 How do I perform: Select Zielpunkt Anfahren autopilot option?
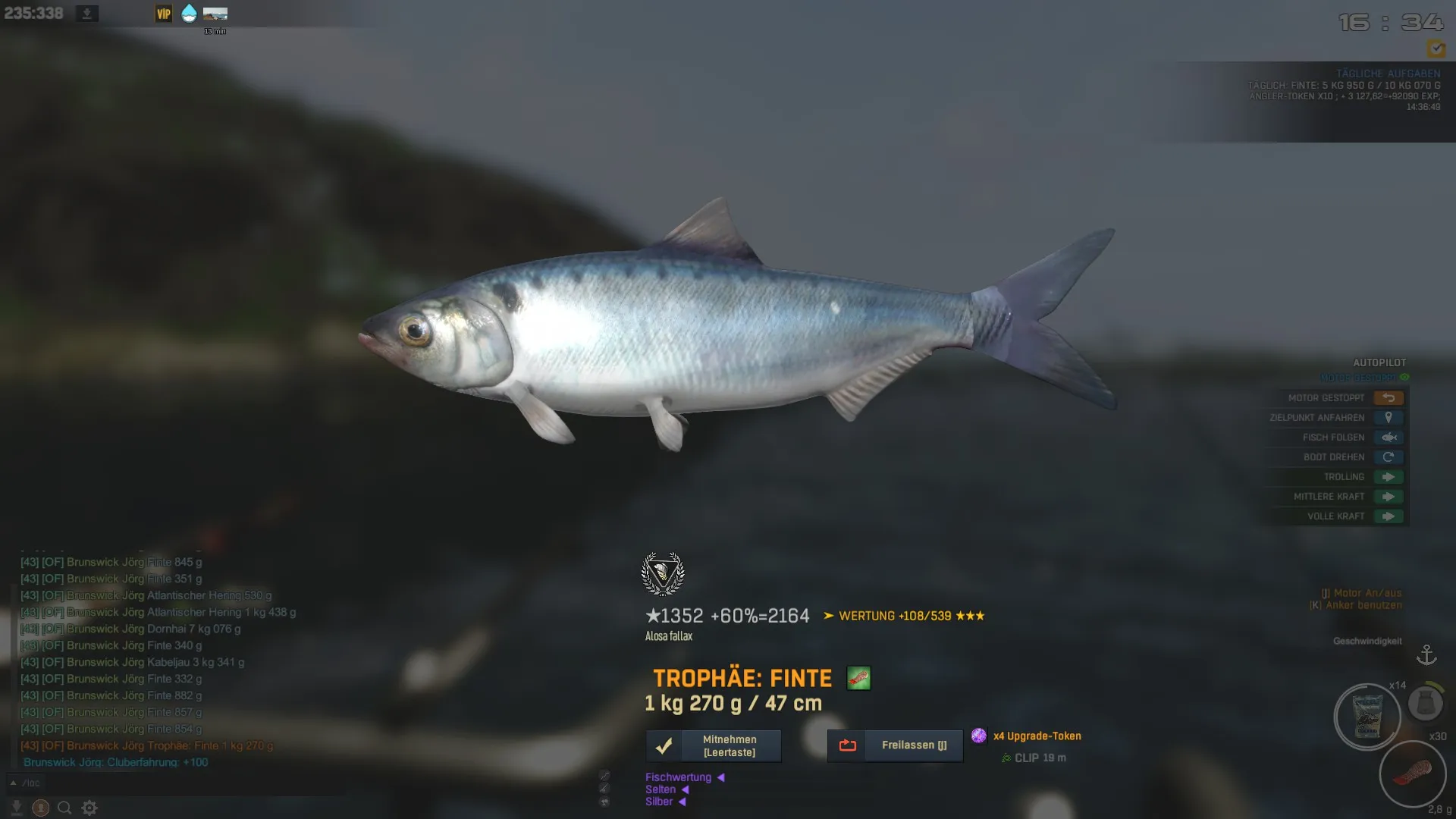tap(1388, 418)
